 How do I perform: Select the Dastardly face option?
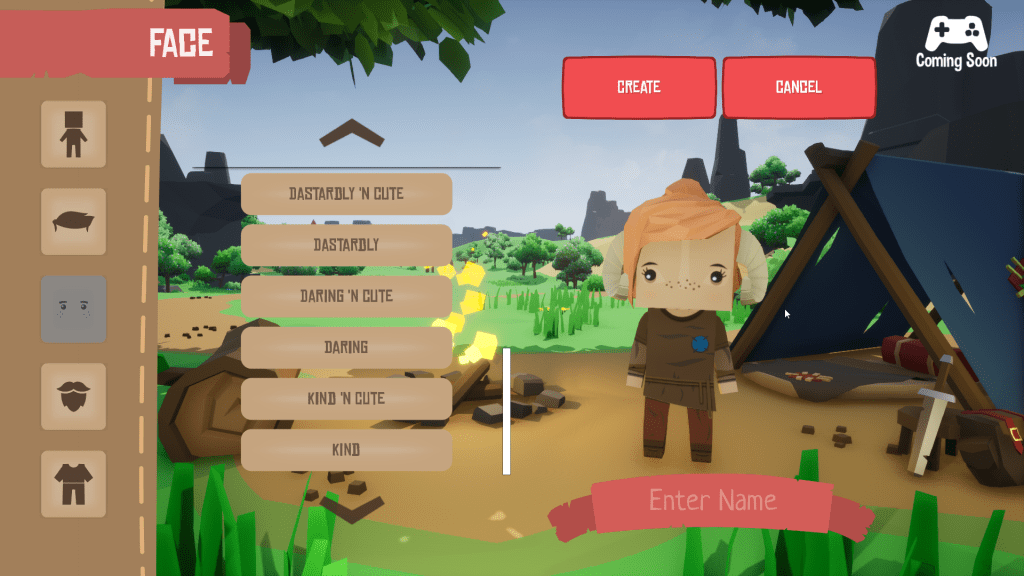(346, 245)
